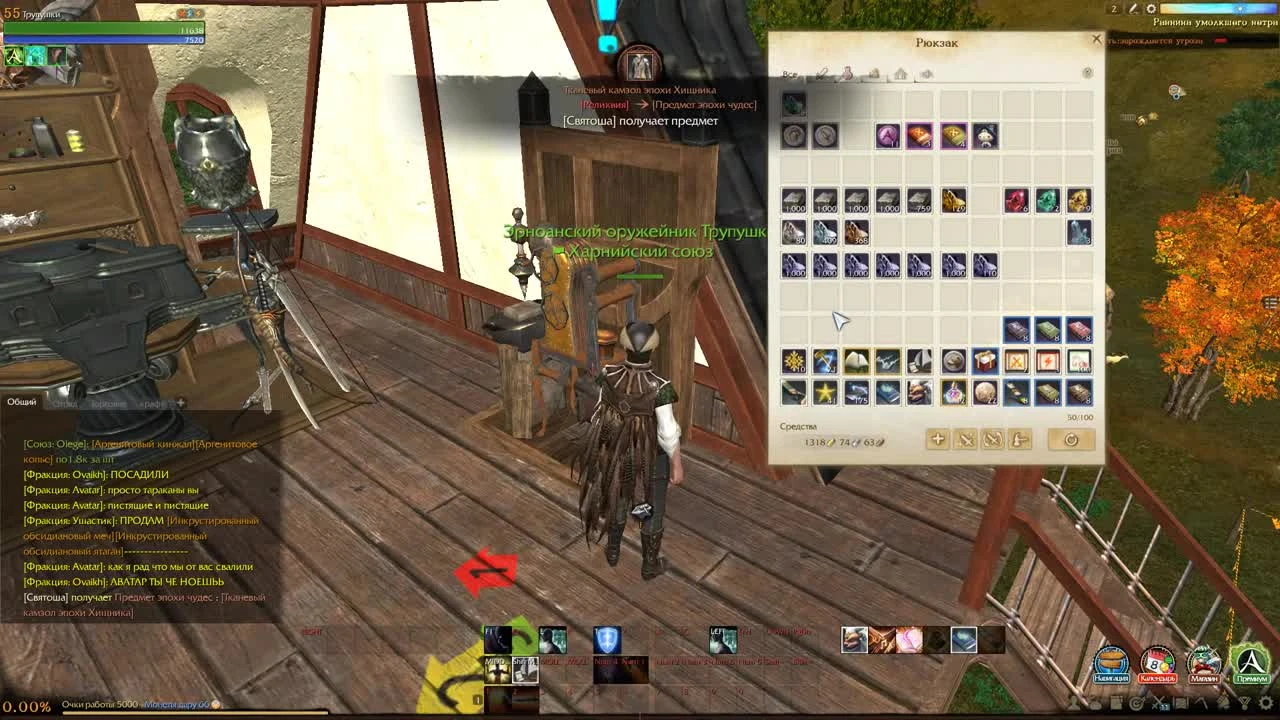This screenshot has height=720, width=1280.
Task: Toggle the house/furniture filter in the backpack
Action: 900,72
